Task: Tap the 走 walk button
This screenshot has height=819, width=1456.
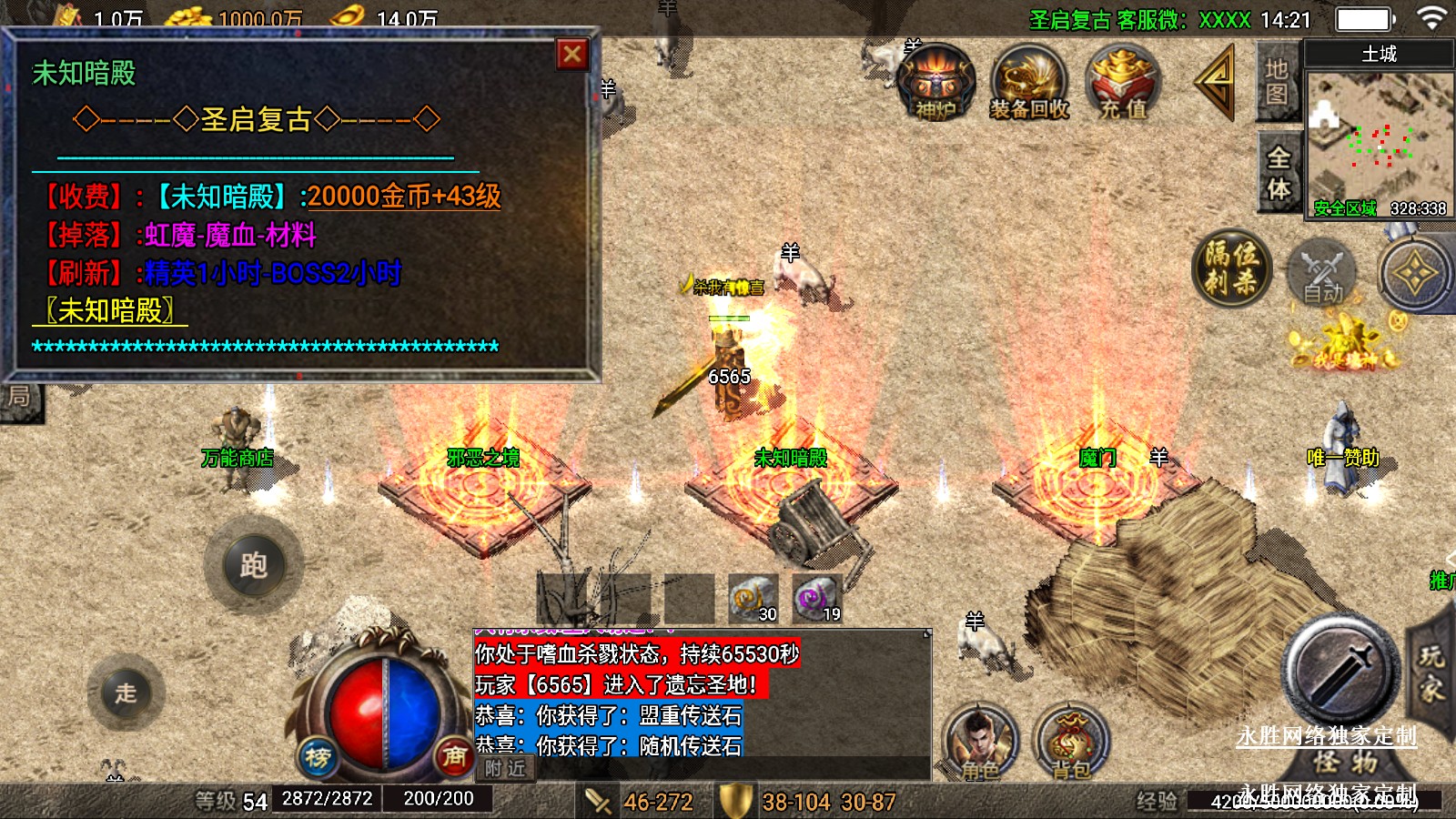Action: tap(126, 693)
